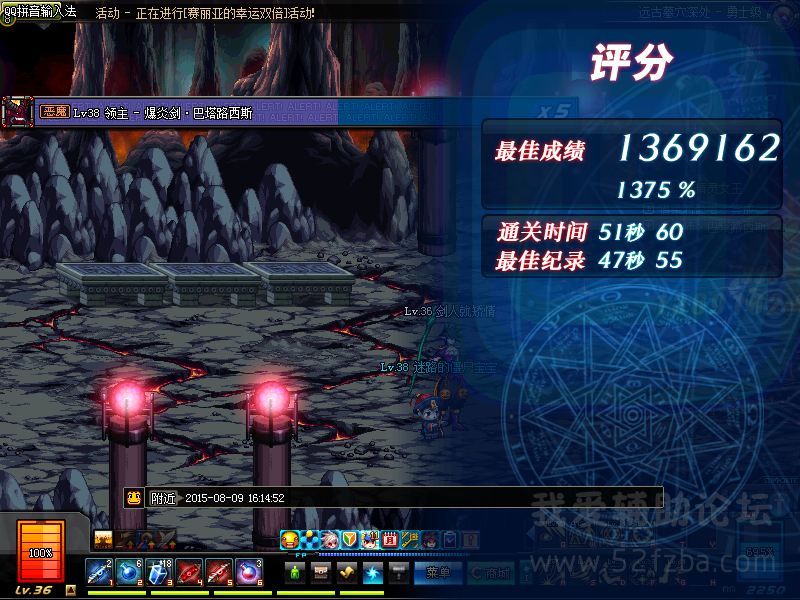The height and width of the screenshot is (600, 800).
Task: Open the 菜单 menu button
Action: tap(437, 573)
